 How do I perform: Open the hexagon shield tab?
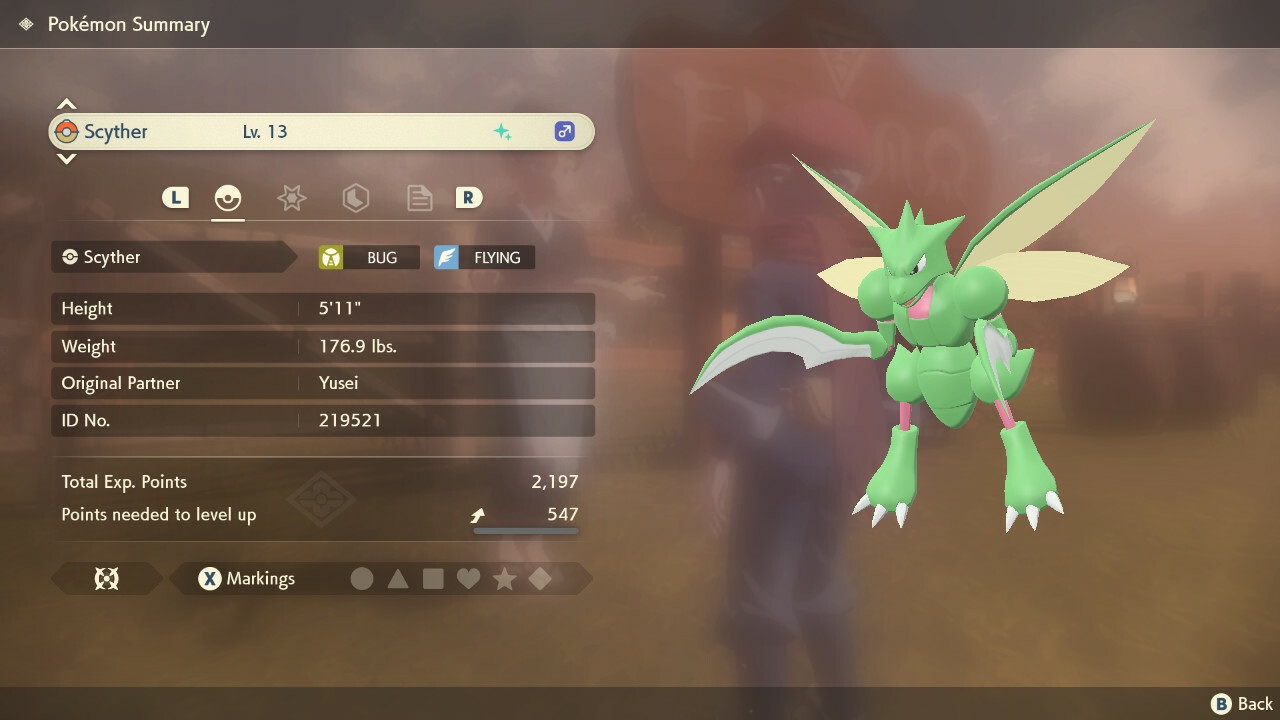(x=355, y=198)
